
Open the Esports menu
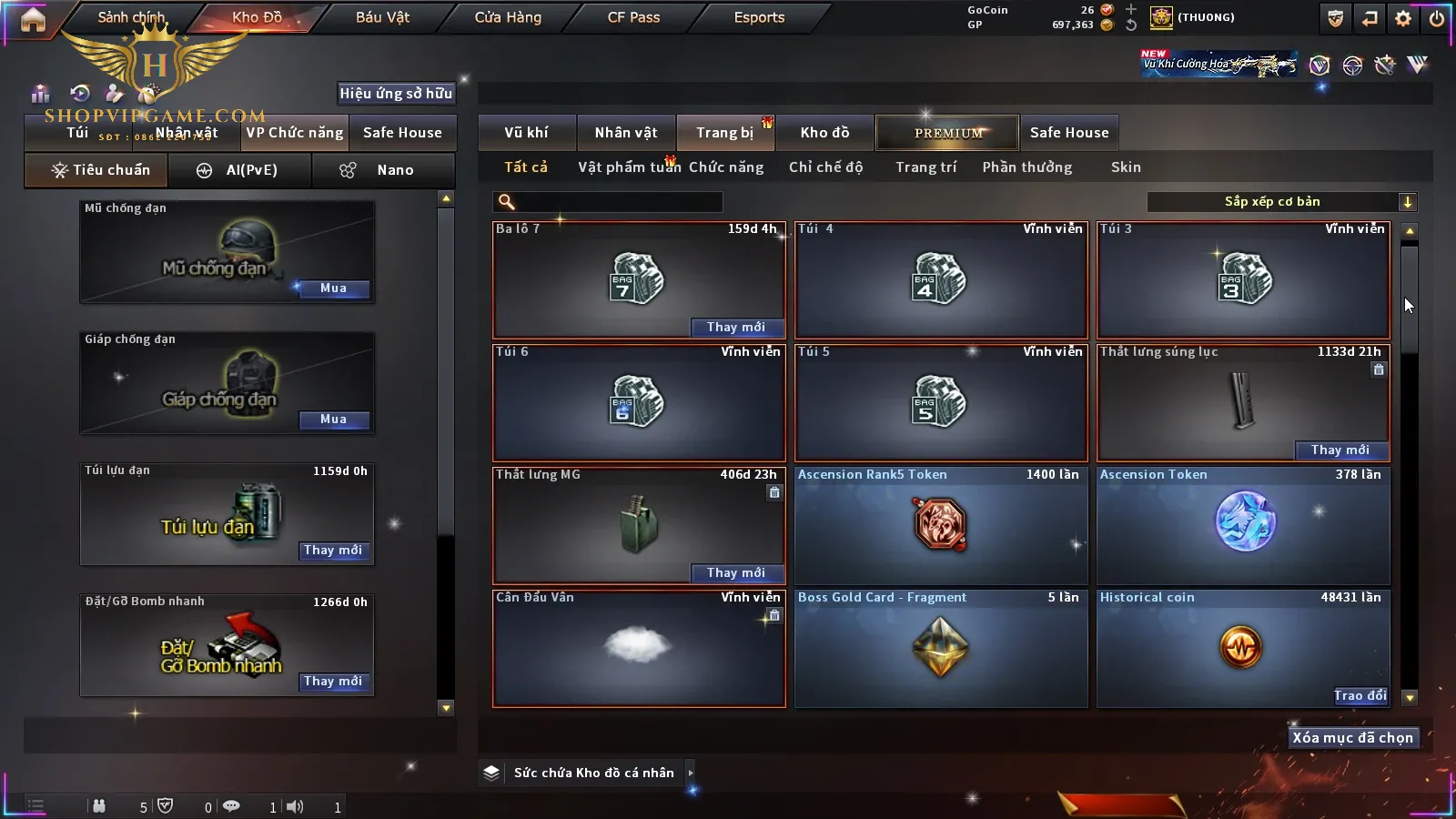tap(759, 17)
